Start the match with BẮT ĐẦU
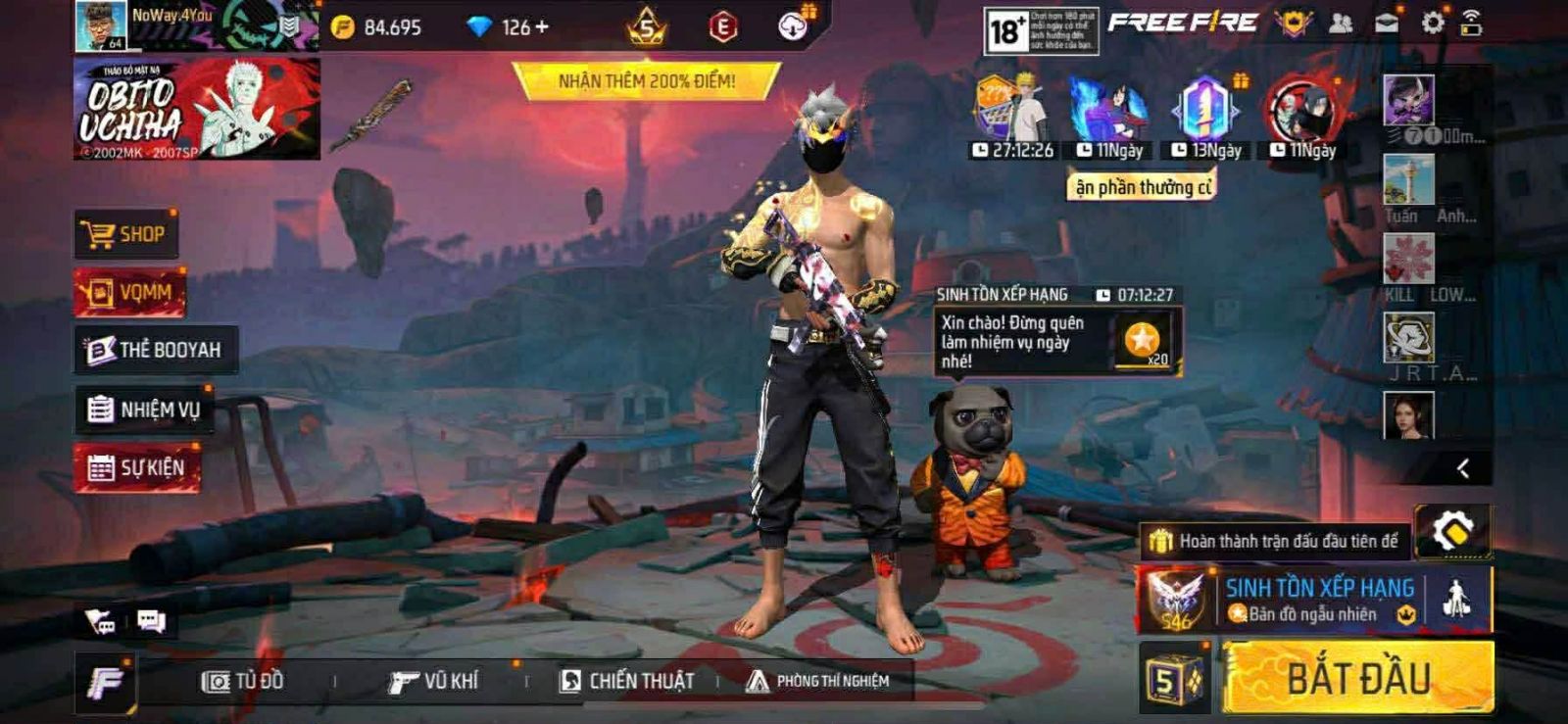Screen dimensions: 1568x724 coord(1358,678)
